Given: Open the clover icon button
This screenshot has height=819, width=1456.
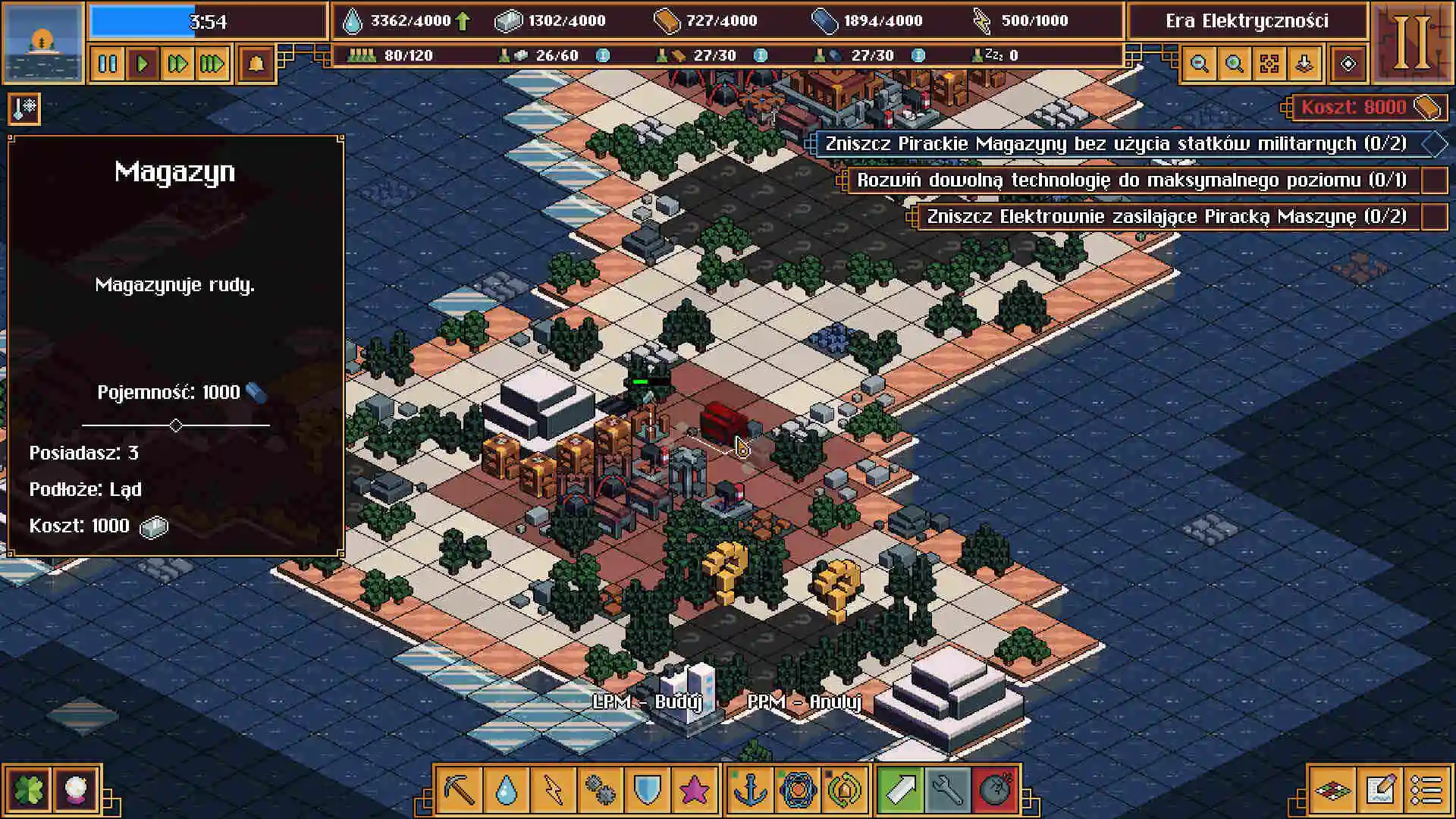Looking at the screenshot, I should pyautogui.click(x=29, y=790).
